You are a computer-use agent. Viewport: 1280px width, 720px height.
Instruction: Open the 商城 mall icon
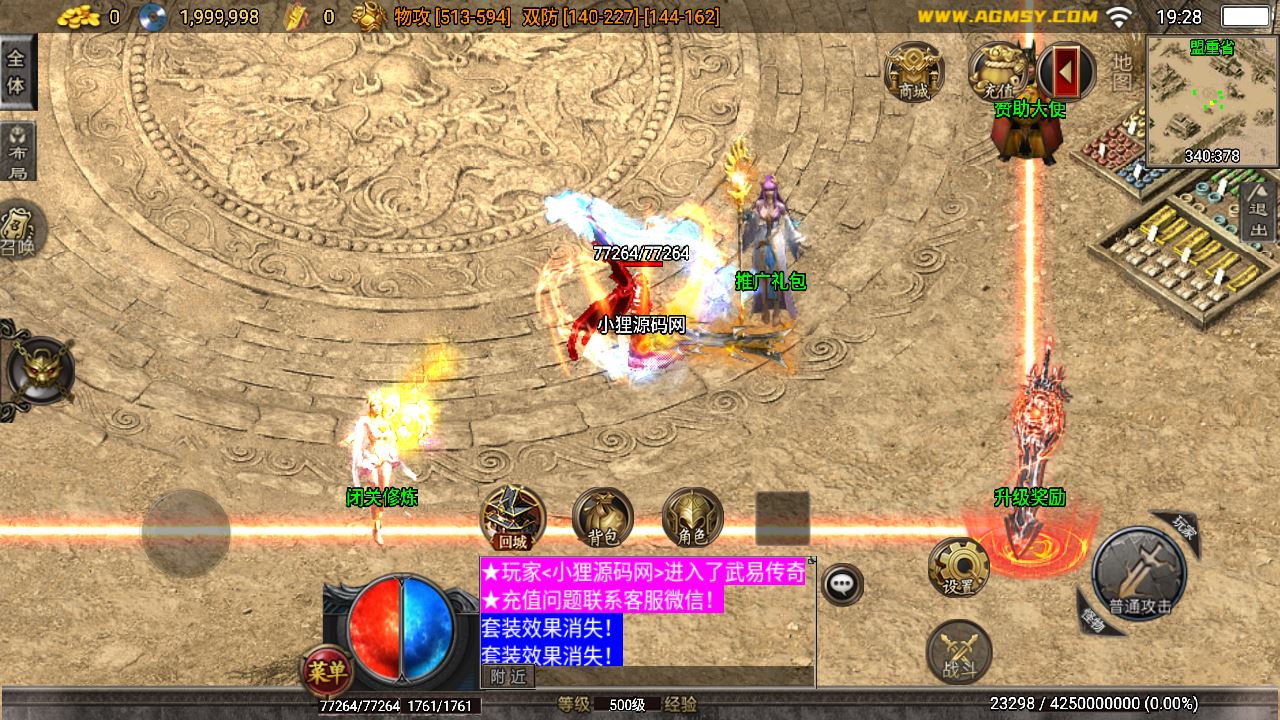tap(916, 72)
